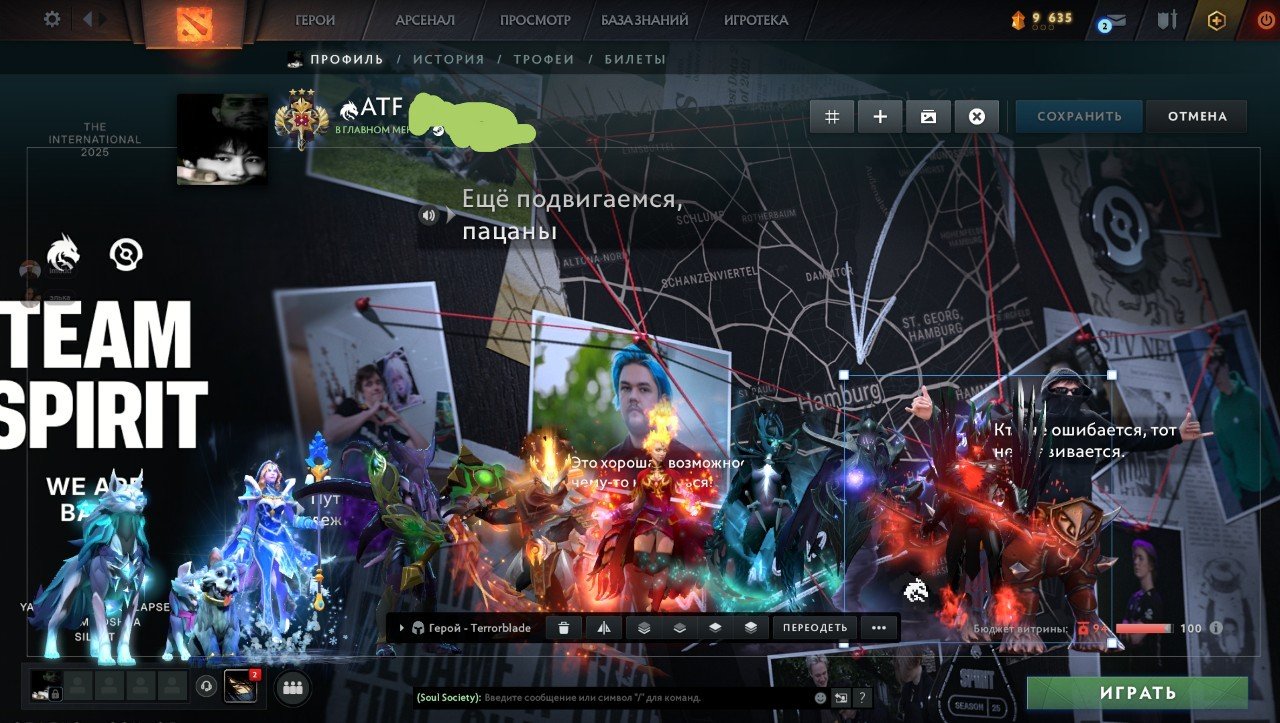Save the showcase with СОХРАНИТЬ
Viewport: 1280px width, 723px height.
tap(1078, 116)
